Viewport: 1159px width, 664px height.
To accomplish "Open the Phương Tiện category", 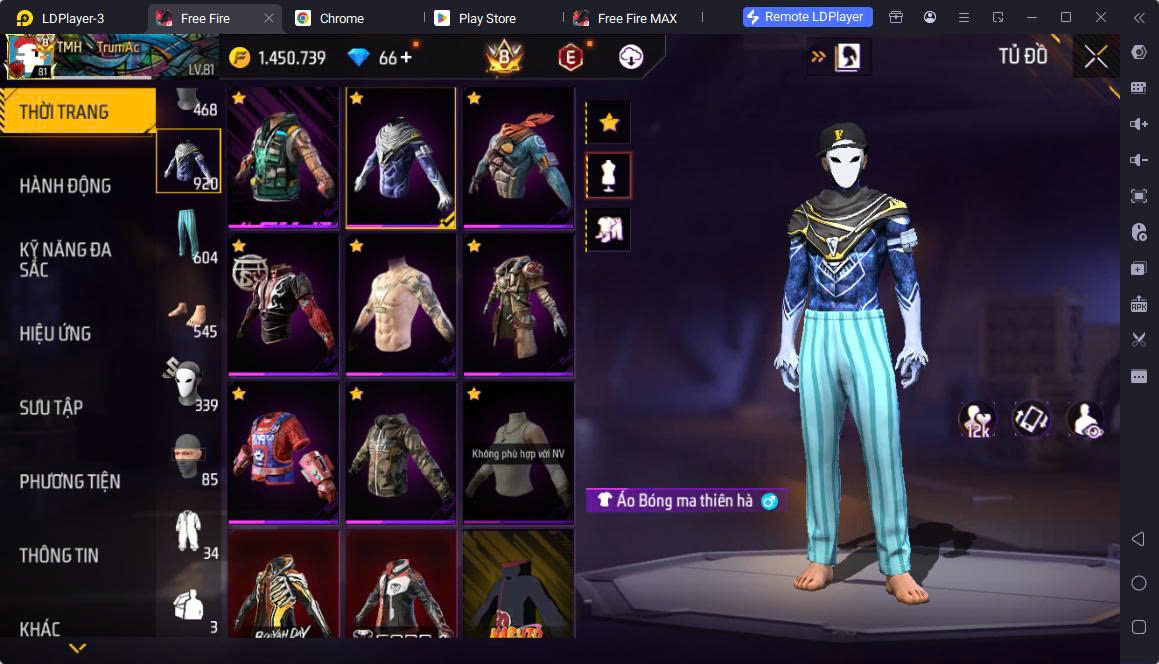I will (x=70, y=481).
